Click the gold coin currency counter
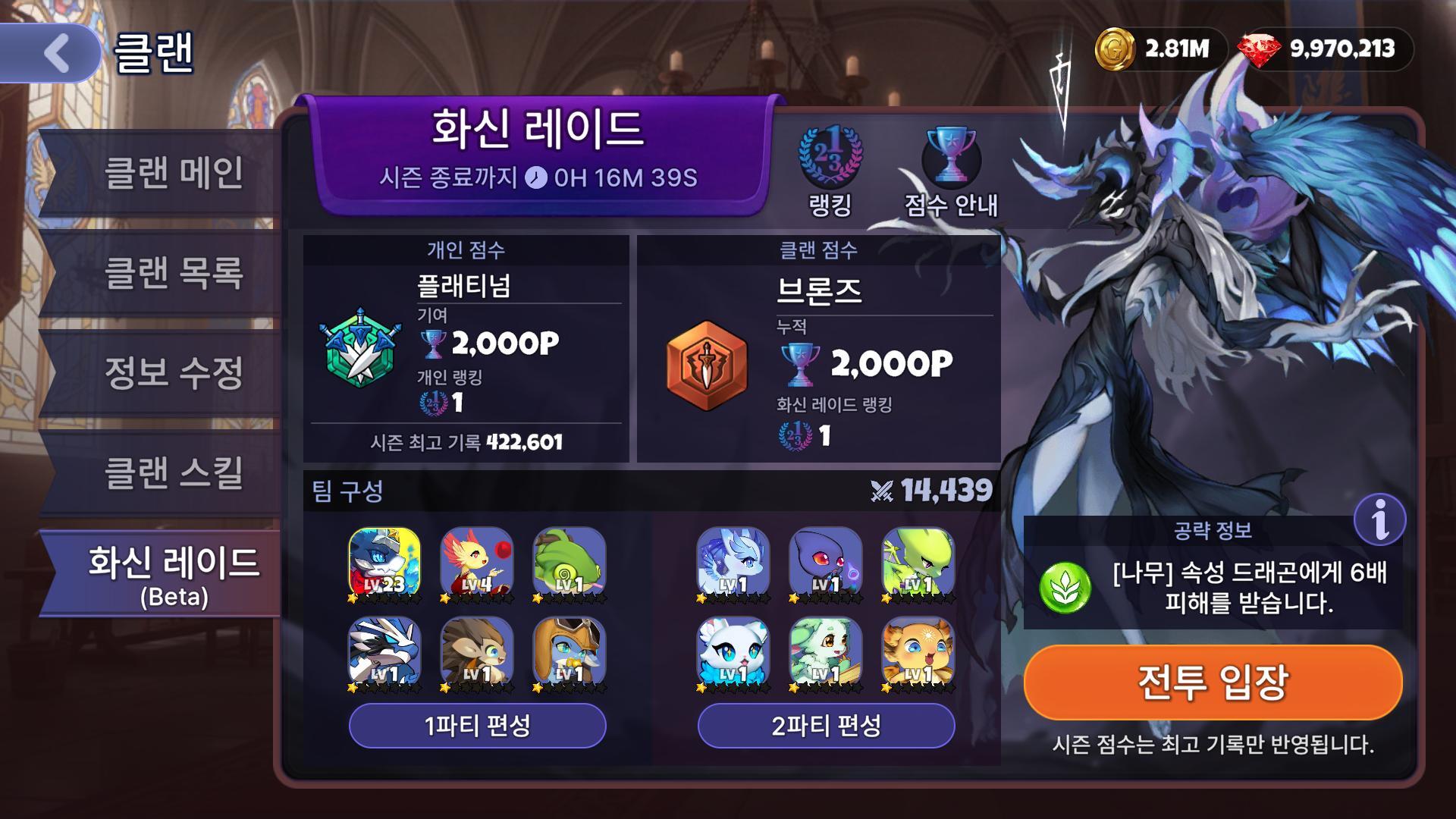This screenshot has height=819, width=1456. 1153,49
